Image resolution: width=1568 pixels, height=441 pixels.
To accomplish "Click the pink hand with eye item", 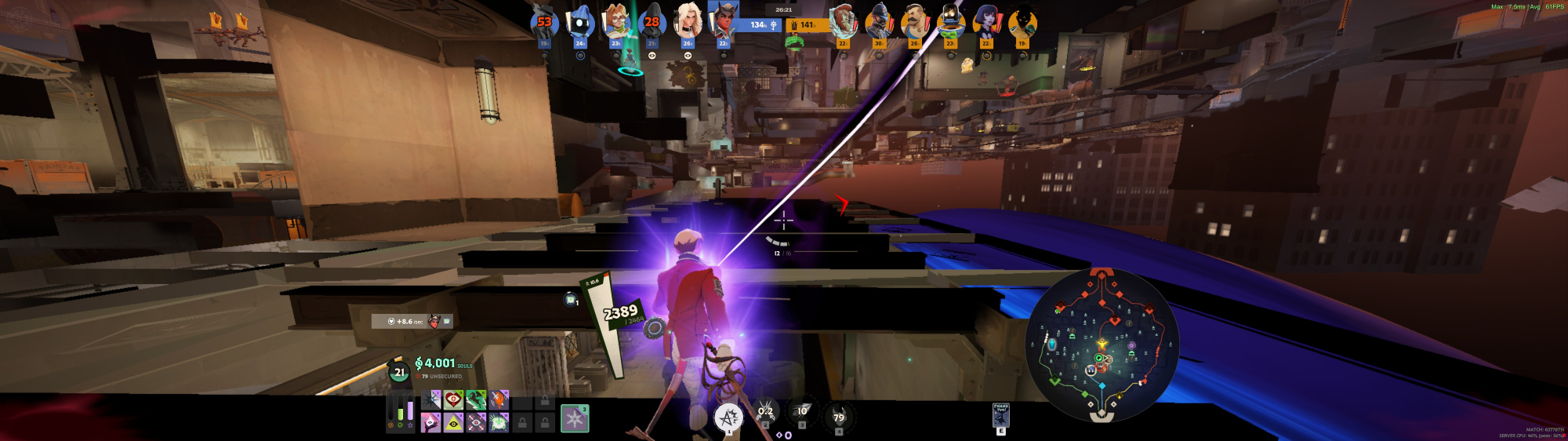I will tap(430, 423).
